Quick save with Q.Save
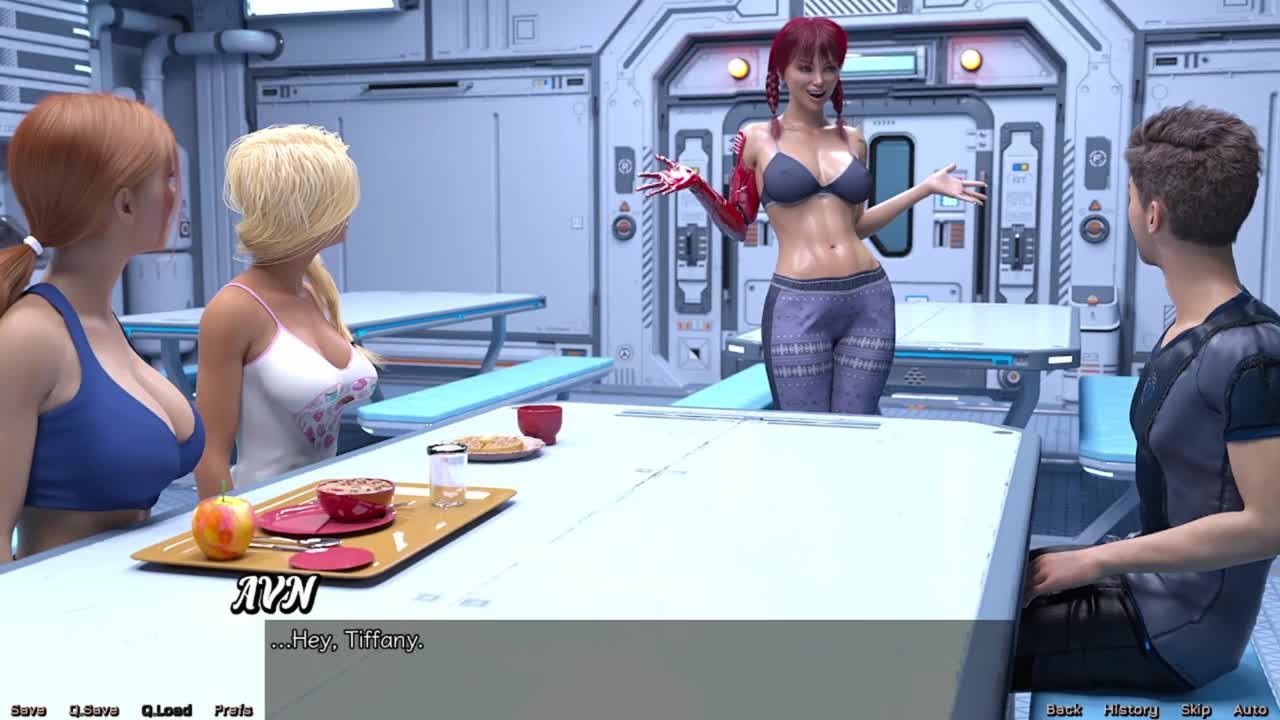 tap(94, 710)
